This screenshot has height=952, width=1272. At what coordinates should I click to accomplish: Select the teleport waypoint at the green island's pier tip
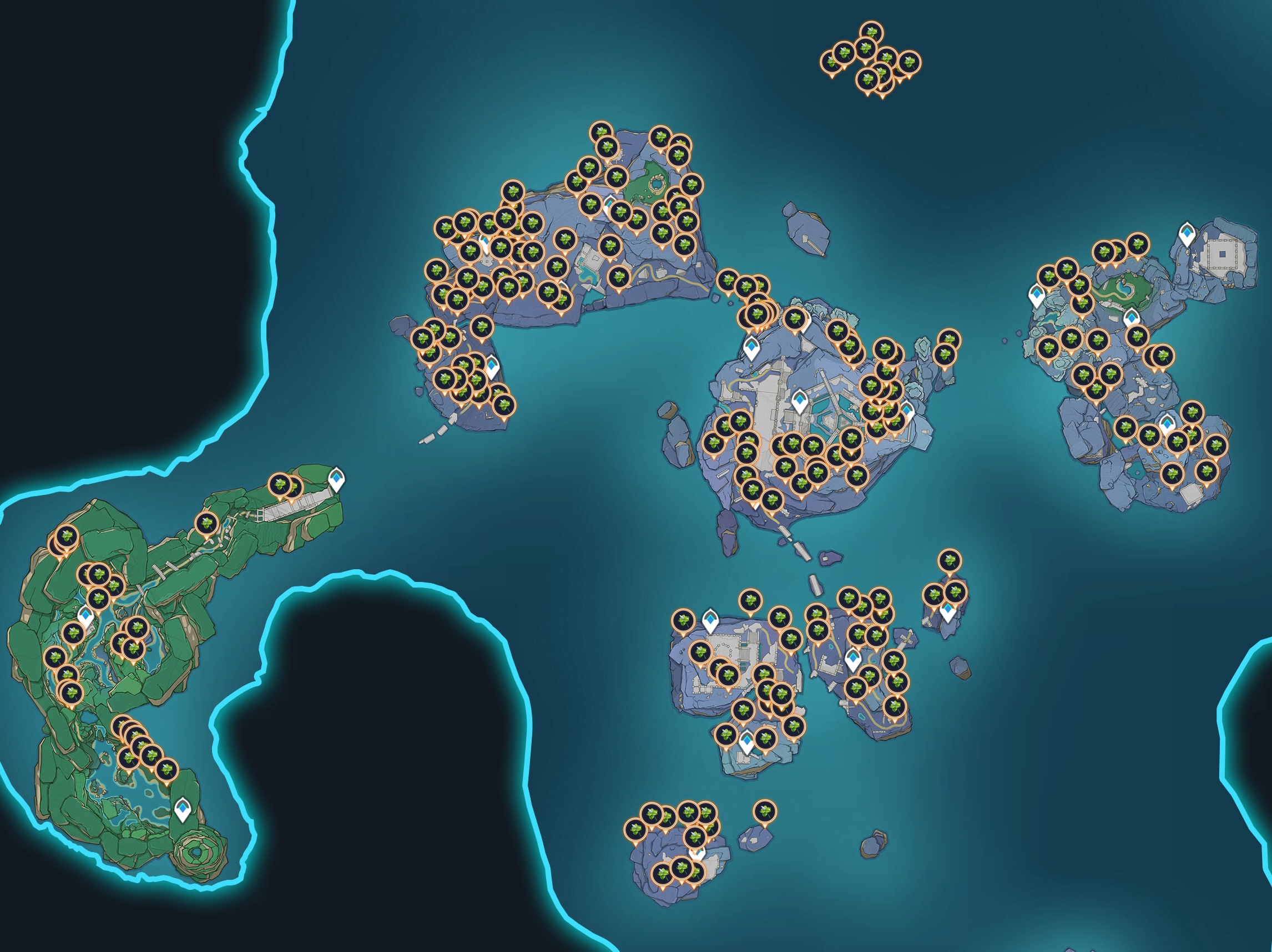pyautogui.click(x=336, y=478)
